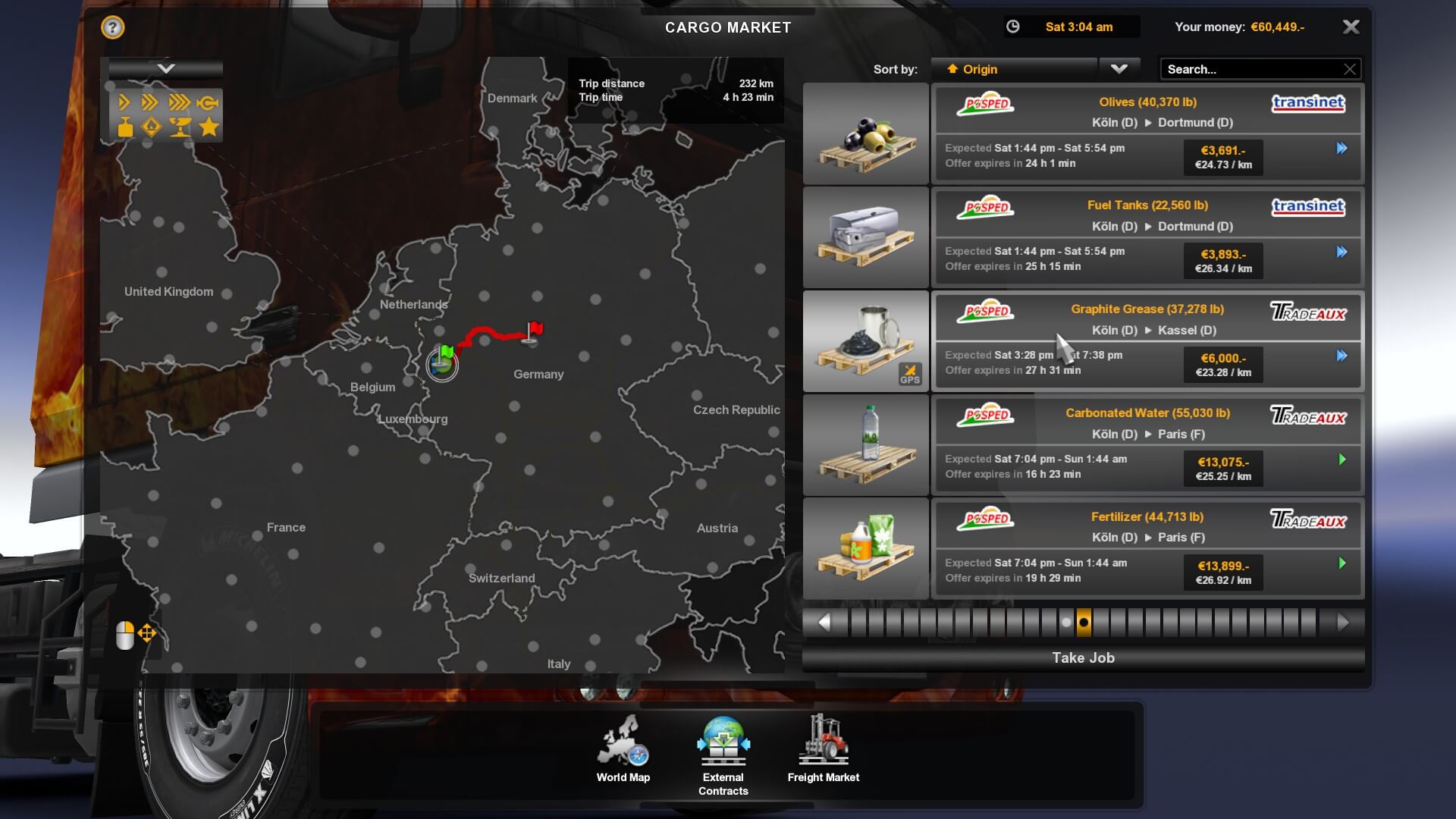The height and width of the screenshot is (819, 1456).
Task: Close the Cargo Market window
Action: pos(1351,27)
